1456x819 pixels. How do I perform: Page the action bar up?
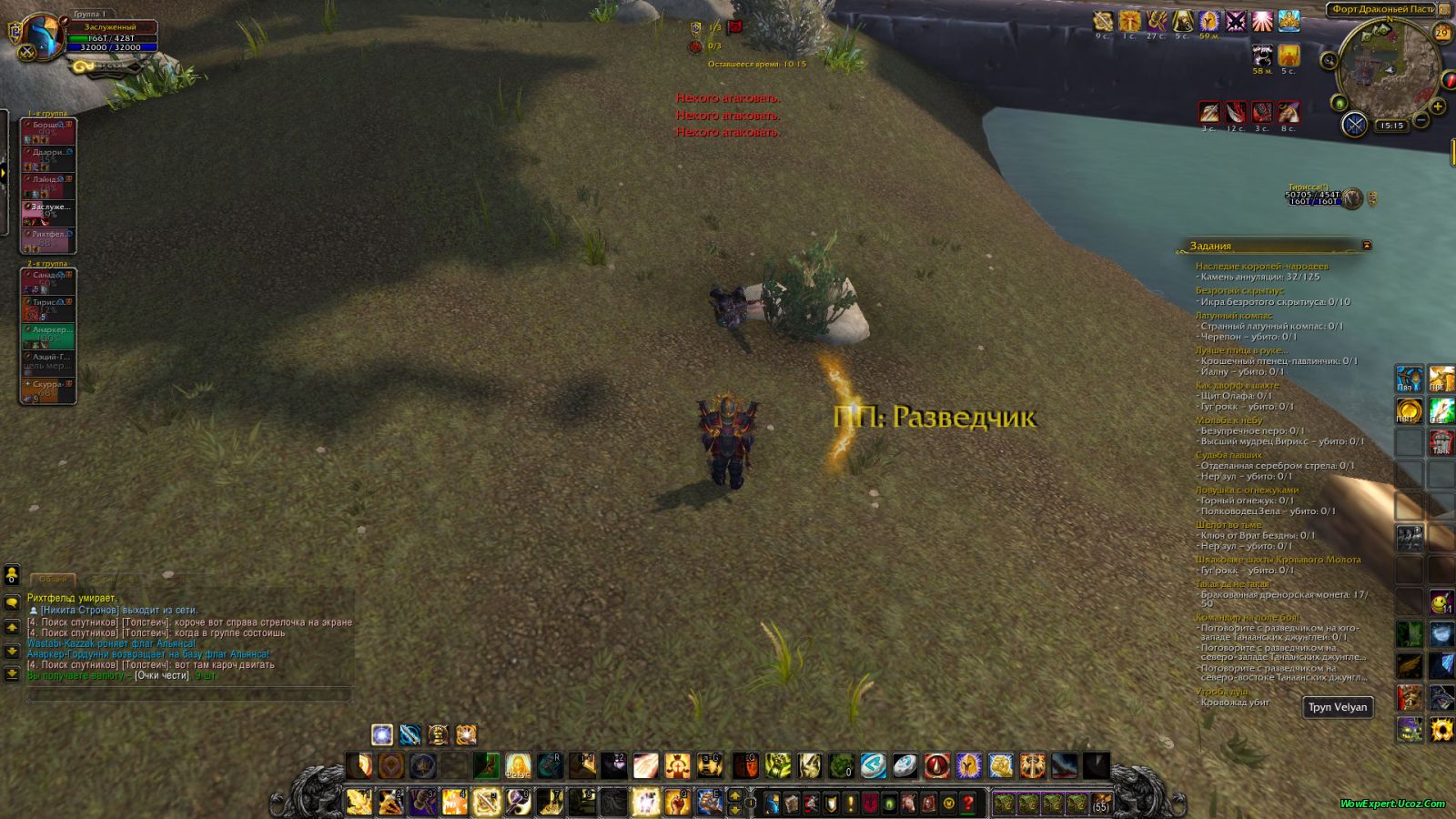click(735, 796)
